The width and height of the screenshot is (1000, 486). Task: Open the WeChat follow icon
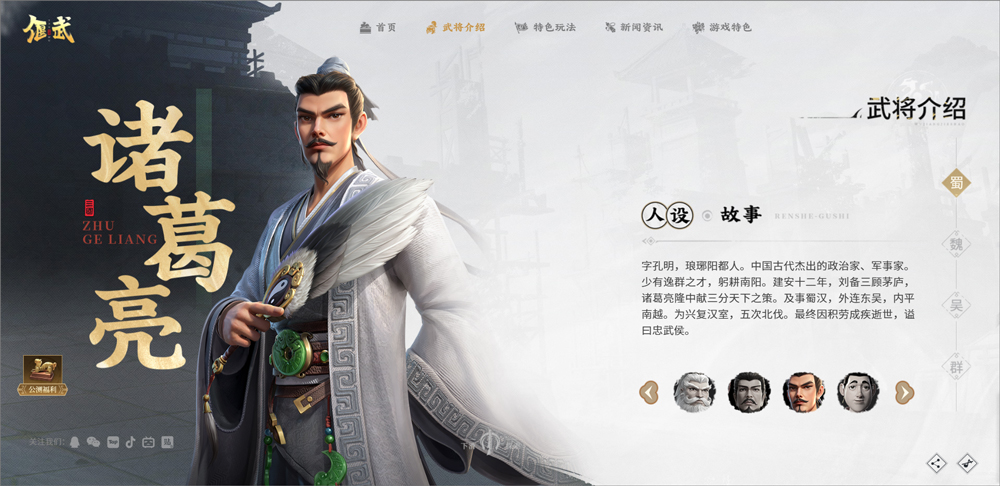[x=93, y=441]
